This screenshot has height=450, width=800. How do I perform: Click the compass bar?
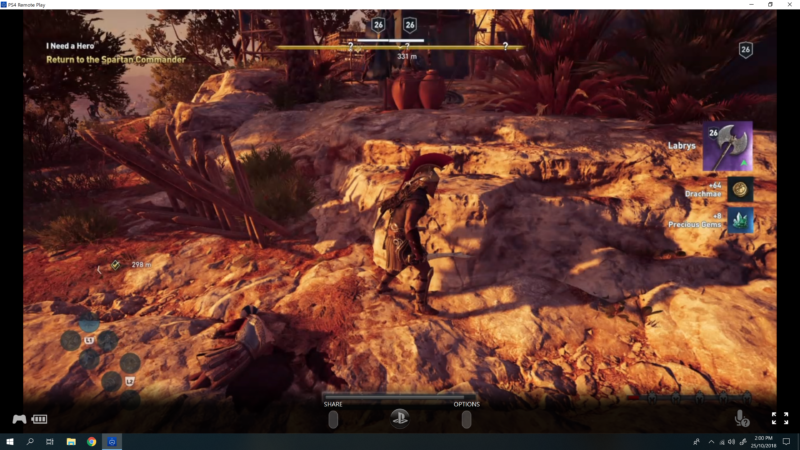[400, 46]
